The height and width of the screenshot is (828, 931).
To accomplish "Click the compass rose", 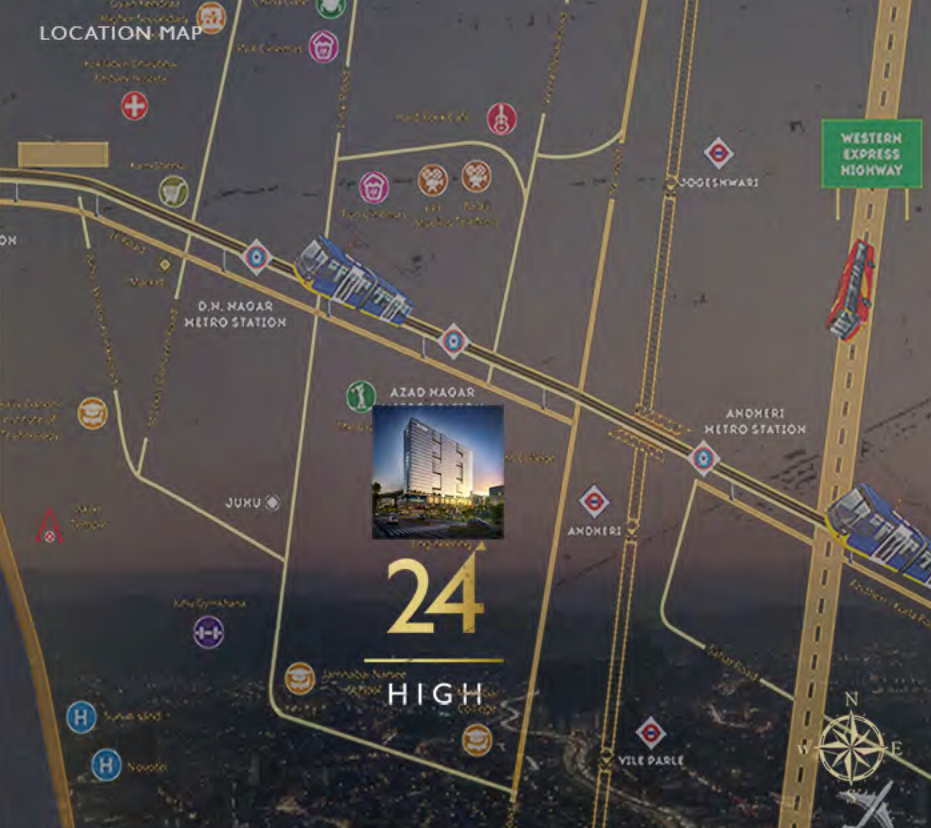I will (x=851, y=745).
